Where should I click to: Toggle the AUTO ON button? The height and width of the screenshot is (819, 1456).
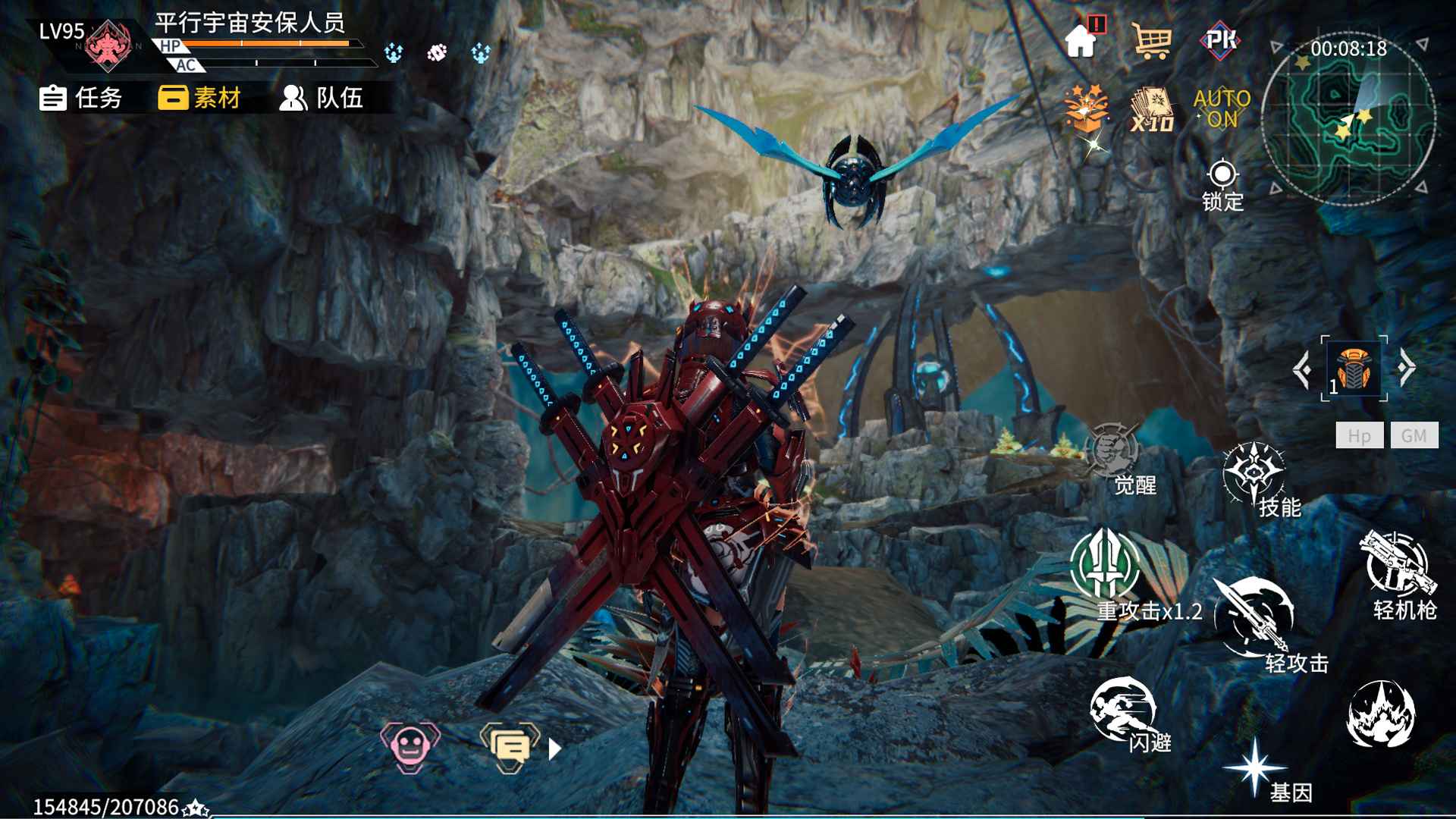click(x=1222, y=108)
